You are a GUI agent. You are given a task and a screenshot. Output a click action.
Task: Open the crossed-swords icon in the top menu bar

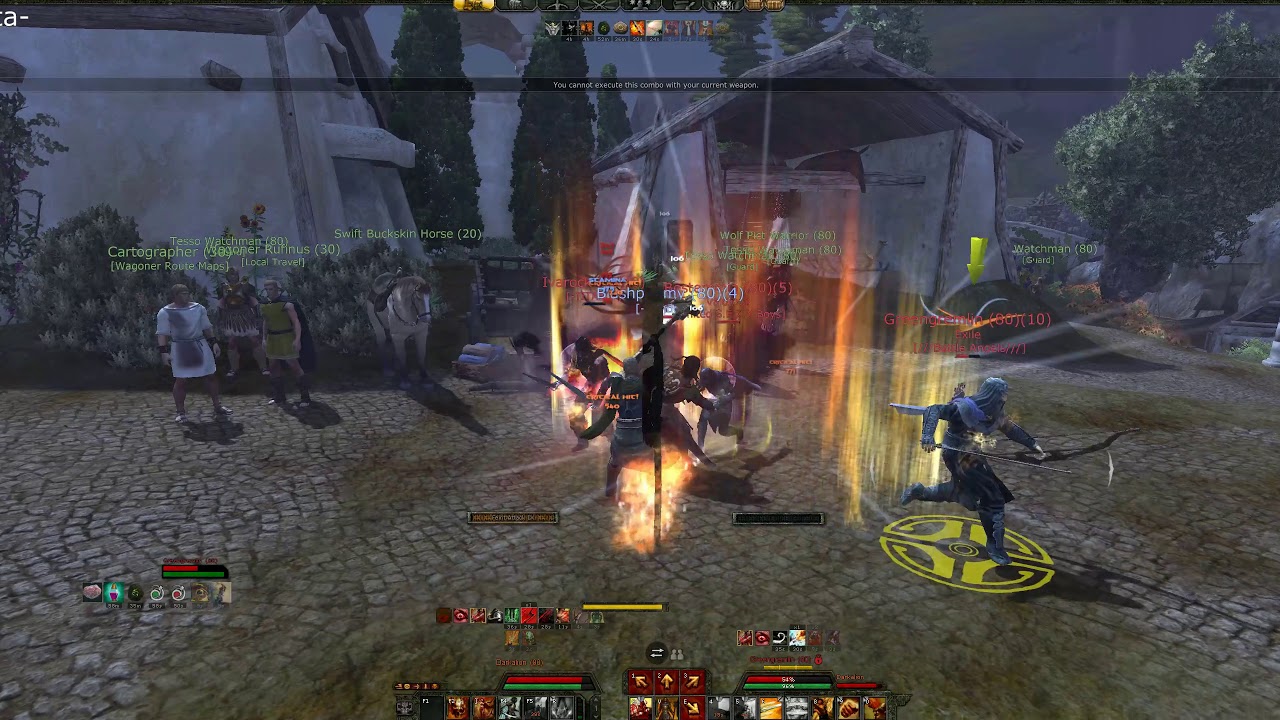pyautogui.click(x=598, y=8)
